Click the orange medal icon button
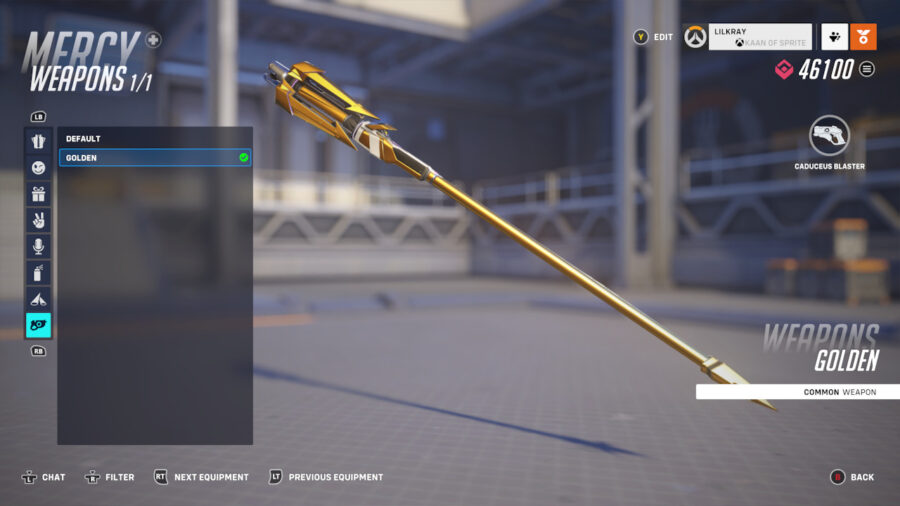Image resolution: width=900 pixels, height=506 pixels. 863,37
